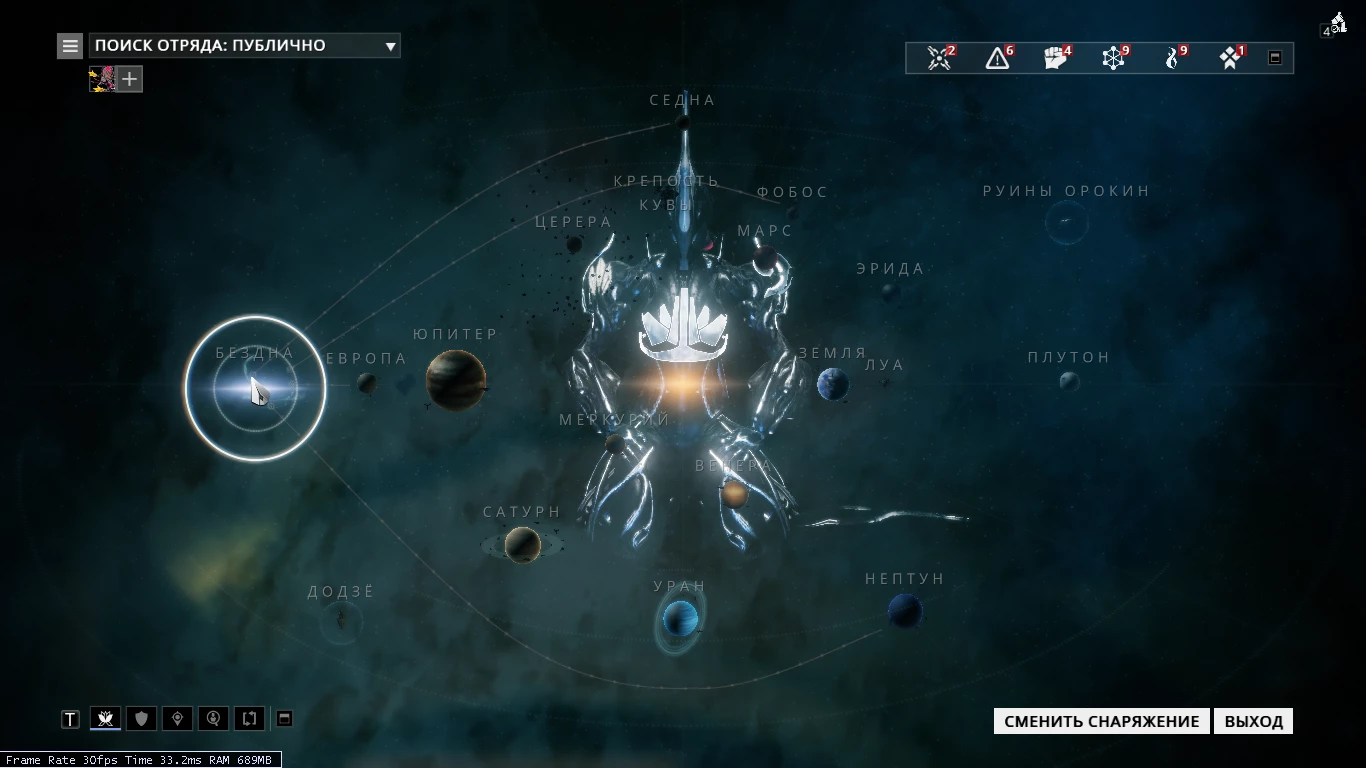1366x768 pixels.
Task: Collapse the bottom mode toolbar
Action: pyautogui.click(x=284, y=719)
